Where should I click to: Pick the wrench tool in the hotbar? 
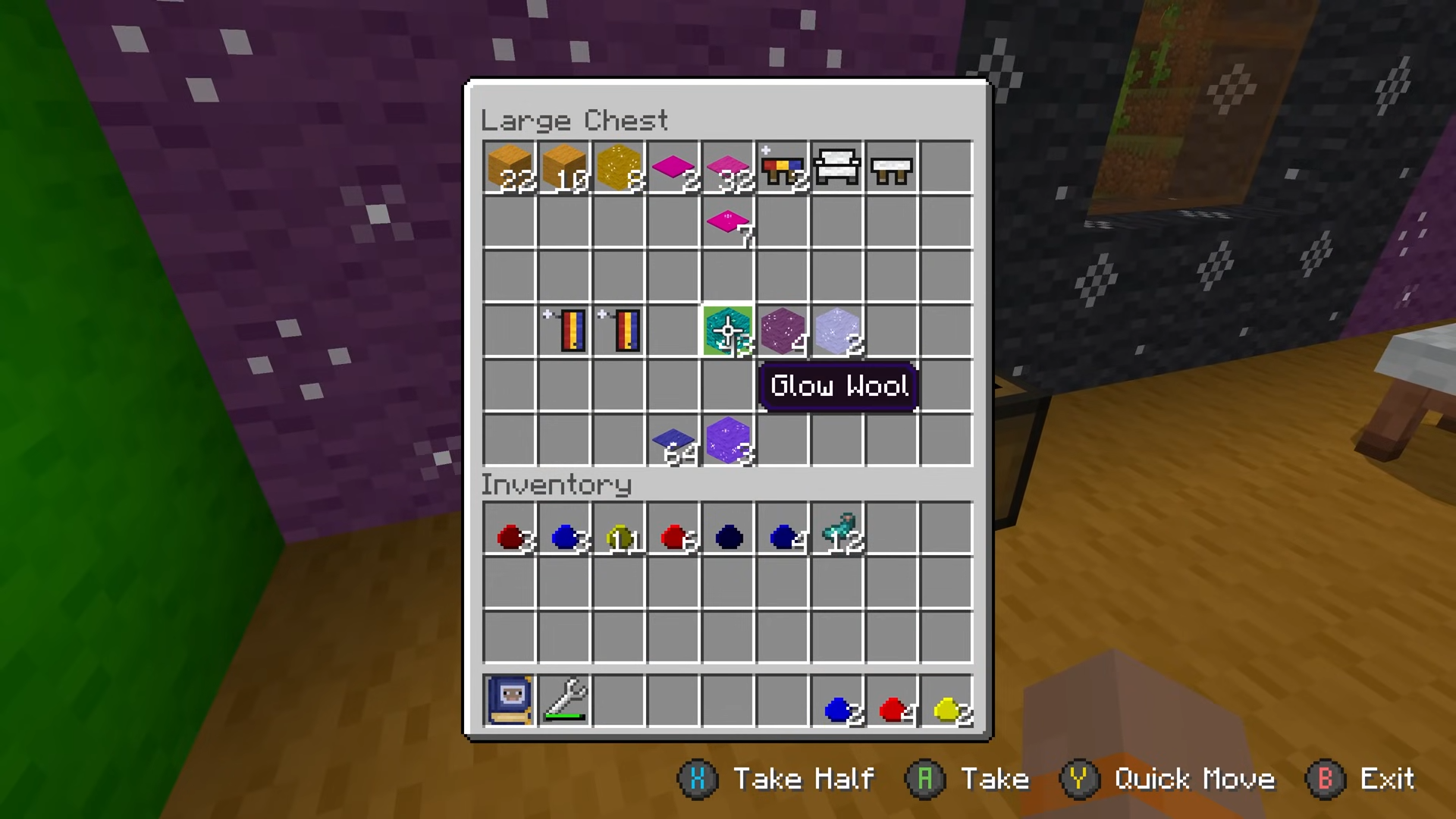click(564, 701)
